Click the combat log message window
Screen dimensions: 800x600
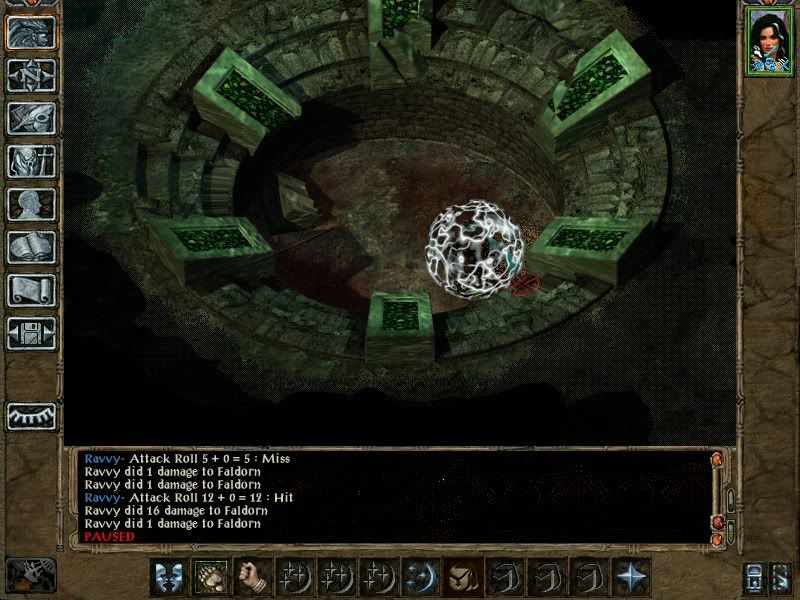[390, 497]
